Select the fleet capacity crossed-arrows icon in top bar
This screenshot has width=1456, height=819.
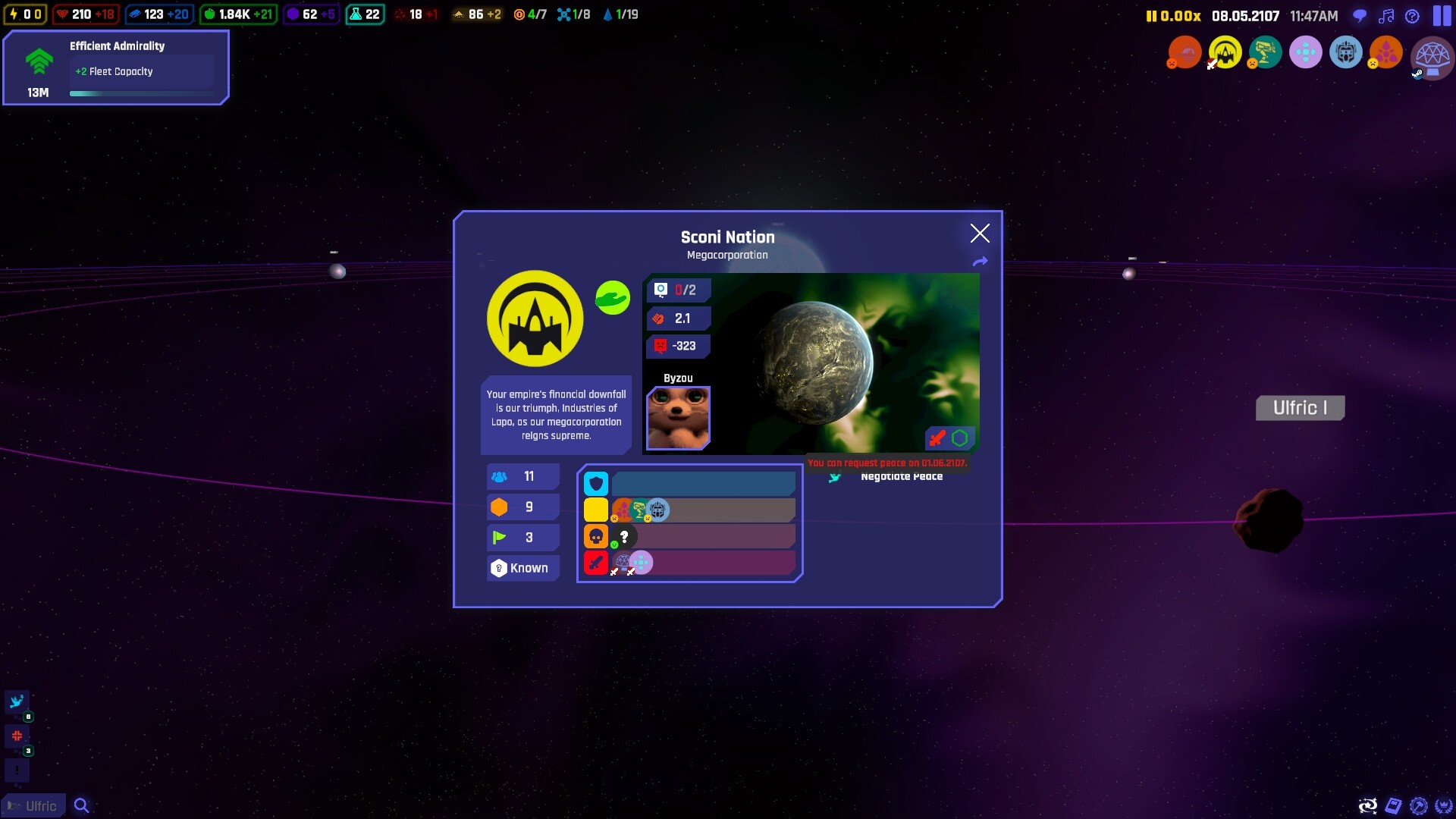click(x=564, y=14)
